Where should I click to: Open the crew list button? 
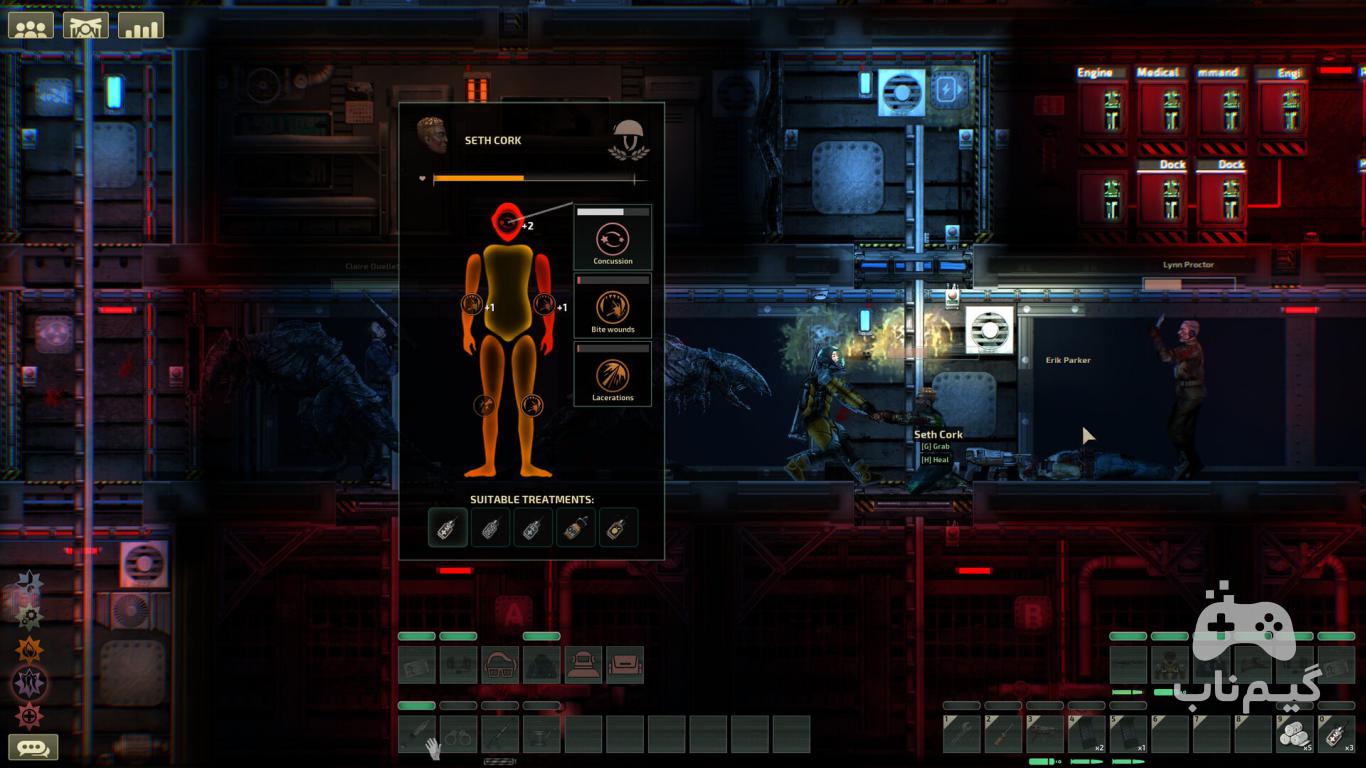click(x=31, y=25)
